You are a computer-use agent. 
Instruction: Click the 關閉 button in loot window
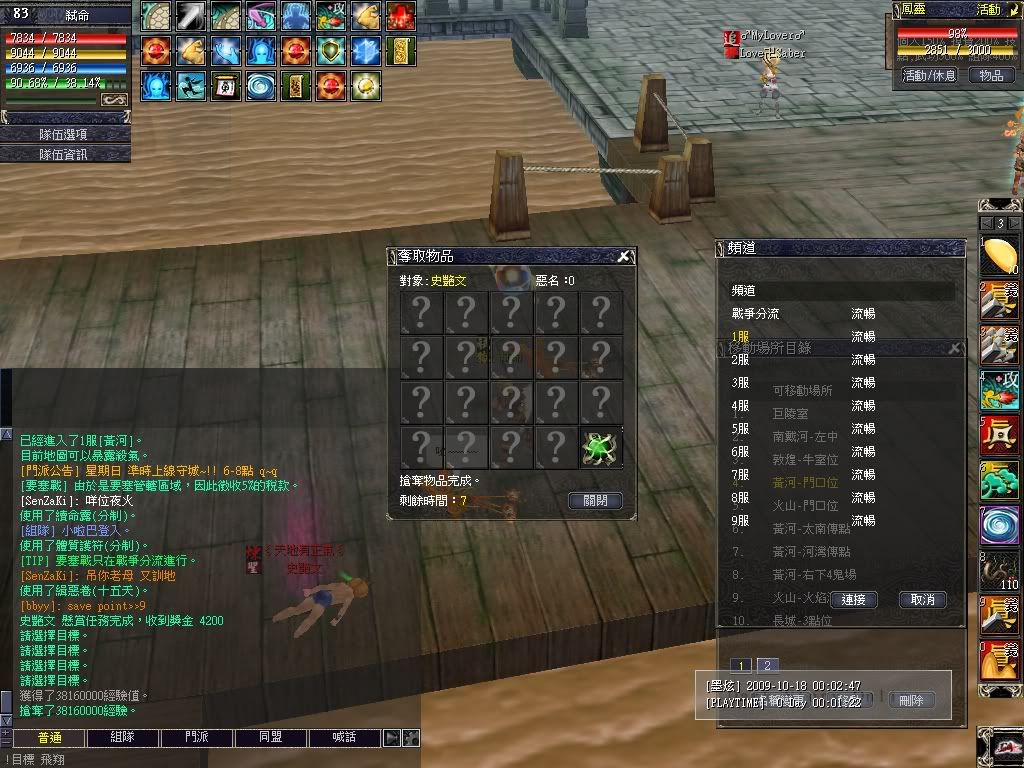pyautogui.click(x=595, y=501)
